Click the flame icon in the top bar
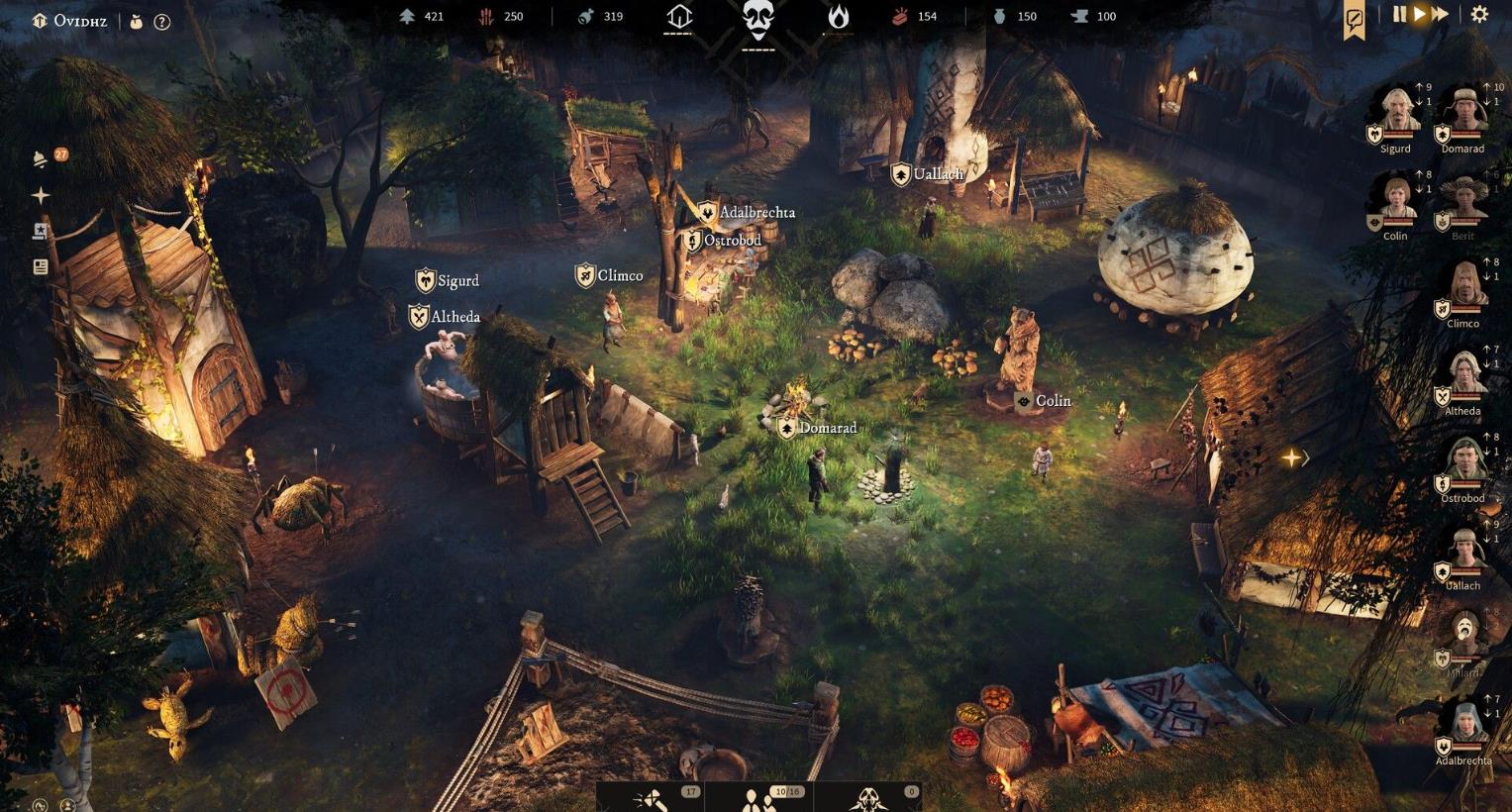 [x=838, y=17]
